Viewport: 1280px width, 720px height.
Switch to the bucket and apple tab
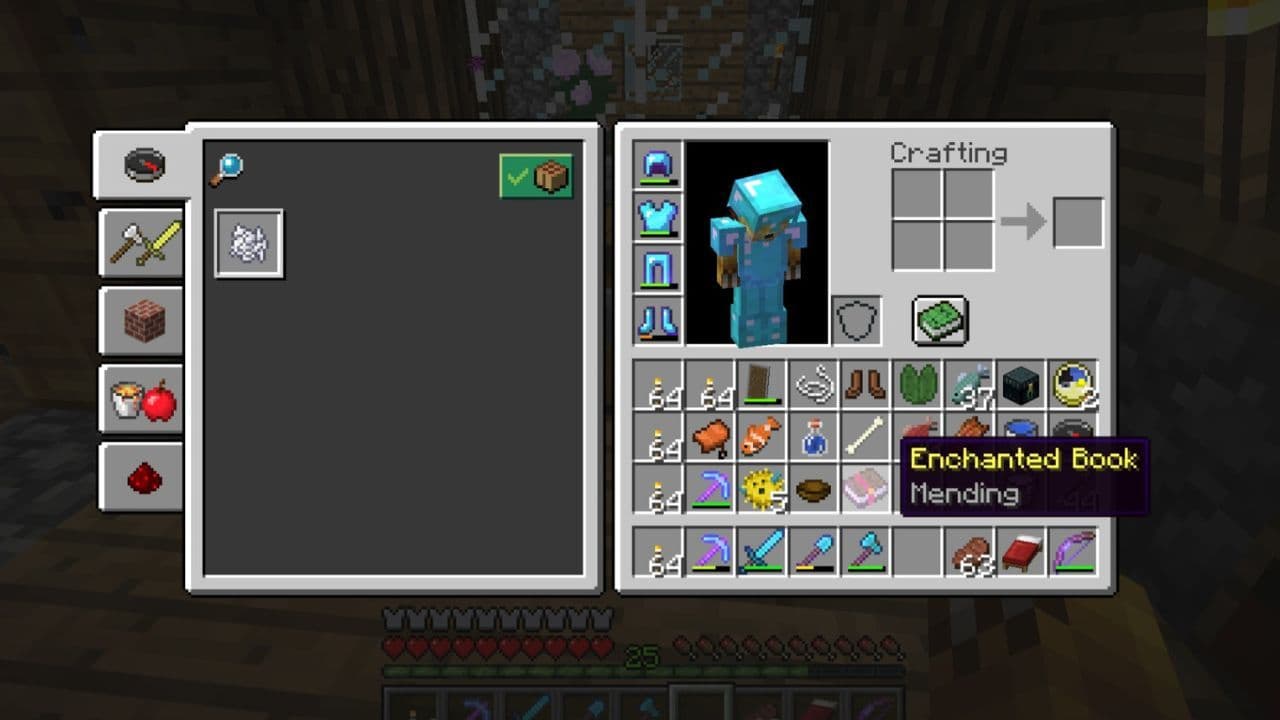(144, 400)
